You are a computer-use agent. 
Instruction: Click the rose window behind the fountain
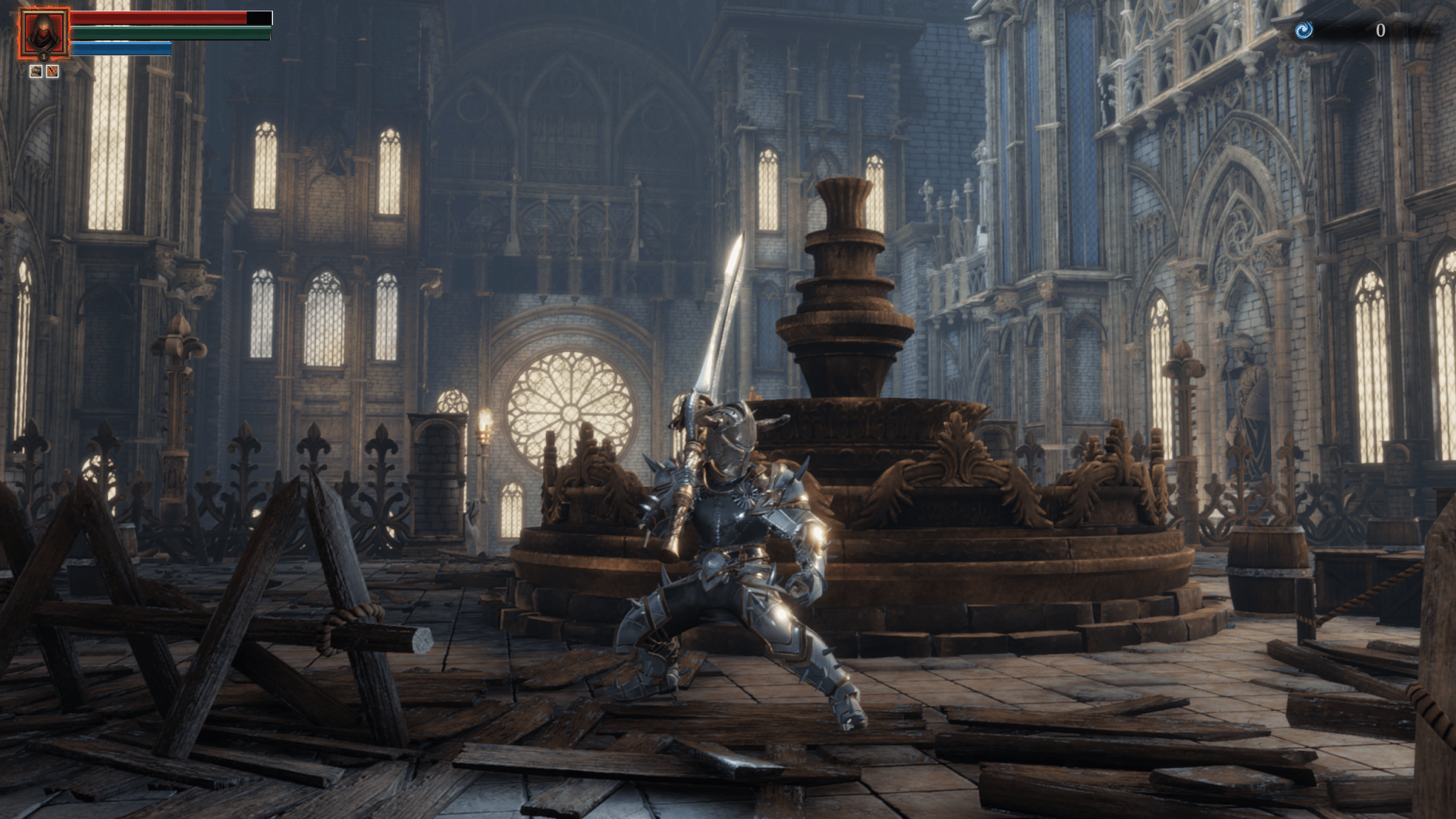(569, 412)
